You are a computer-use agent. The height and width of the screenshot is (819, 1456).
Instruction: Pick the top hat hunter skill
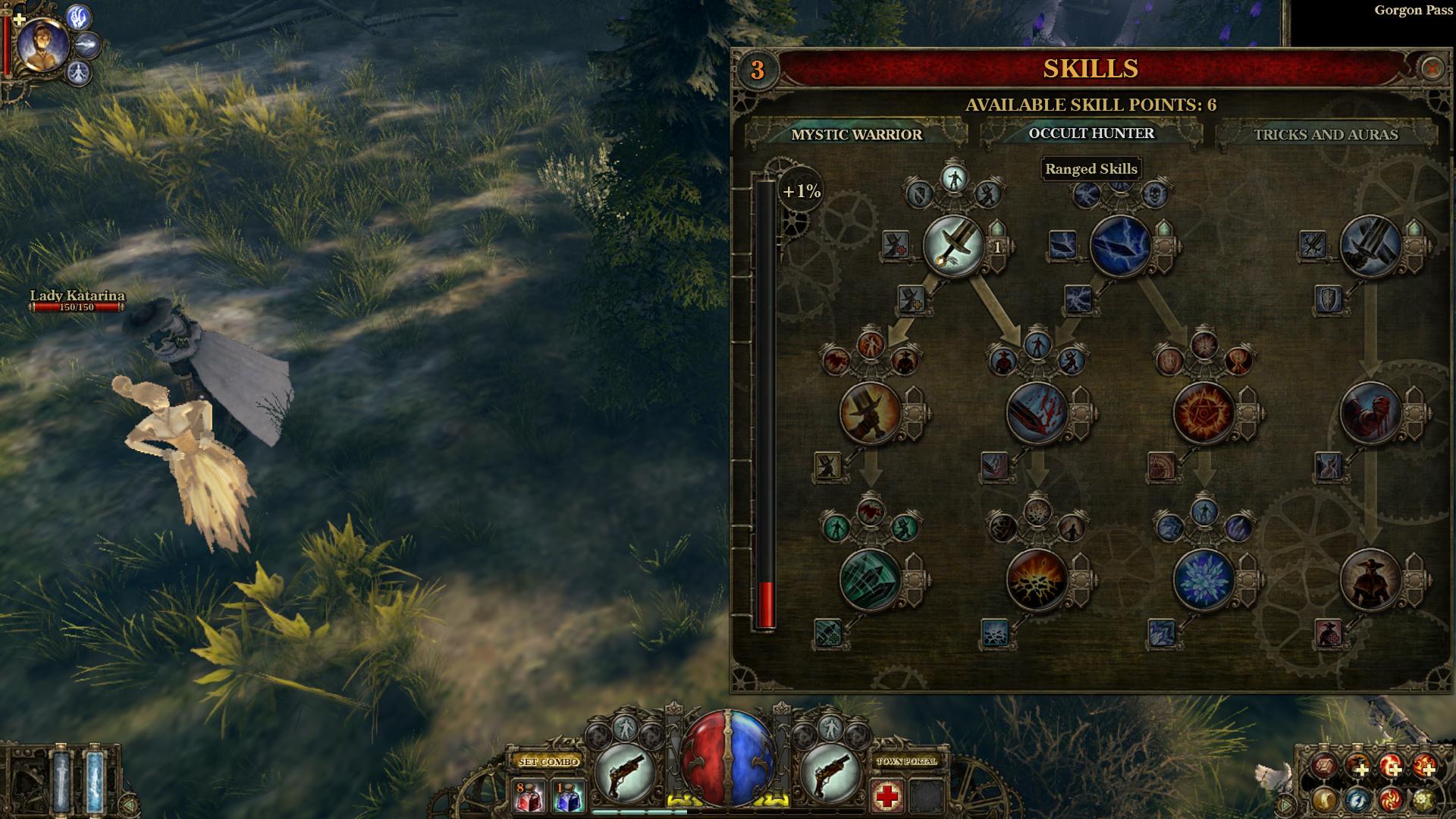[871, 413]
